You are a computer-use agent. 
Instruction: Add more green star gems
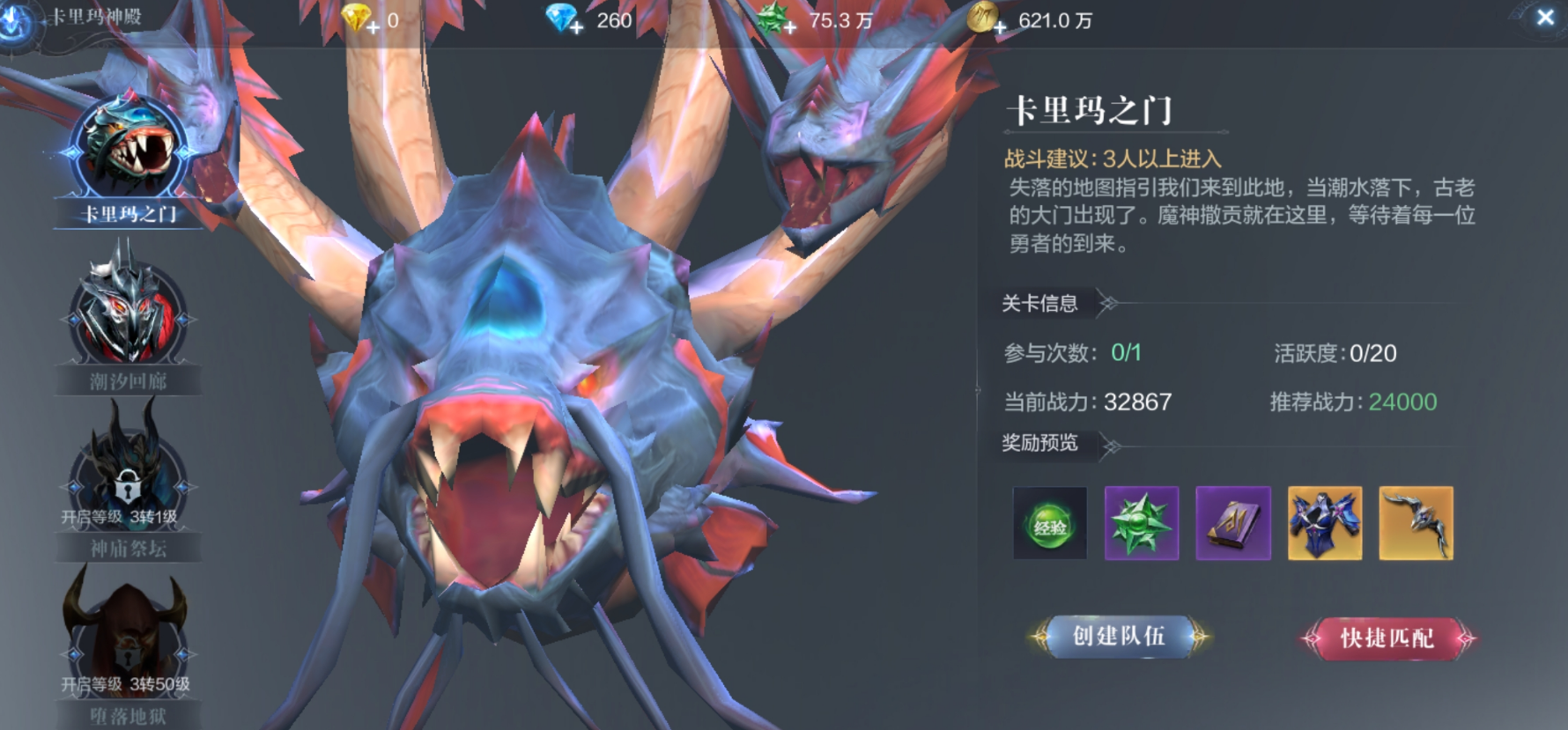(790, 27)
